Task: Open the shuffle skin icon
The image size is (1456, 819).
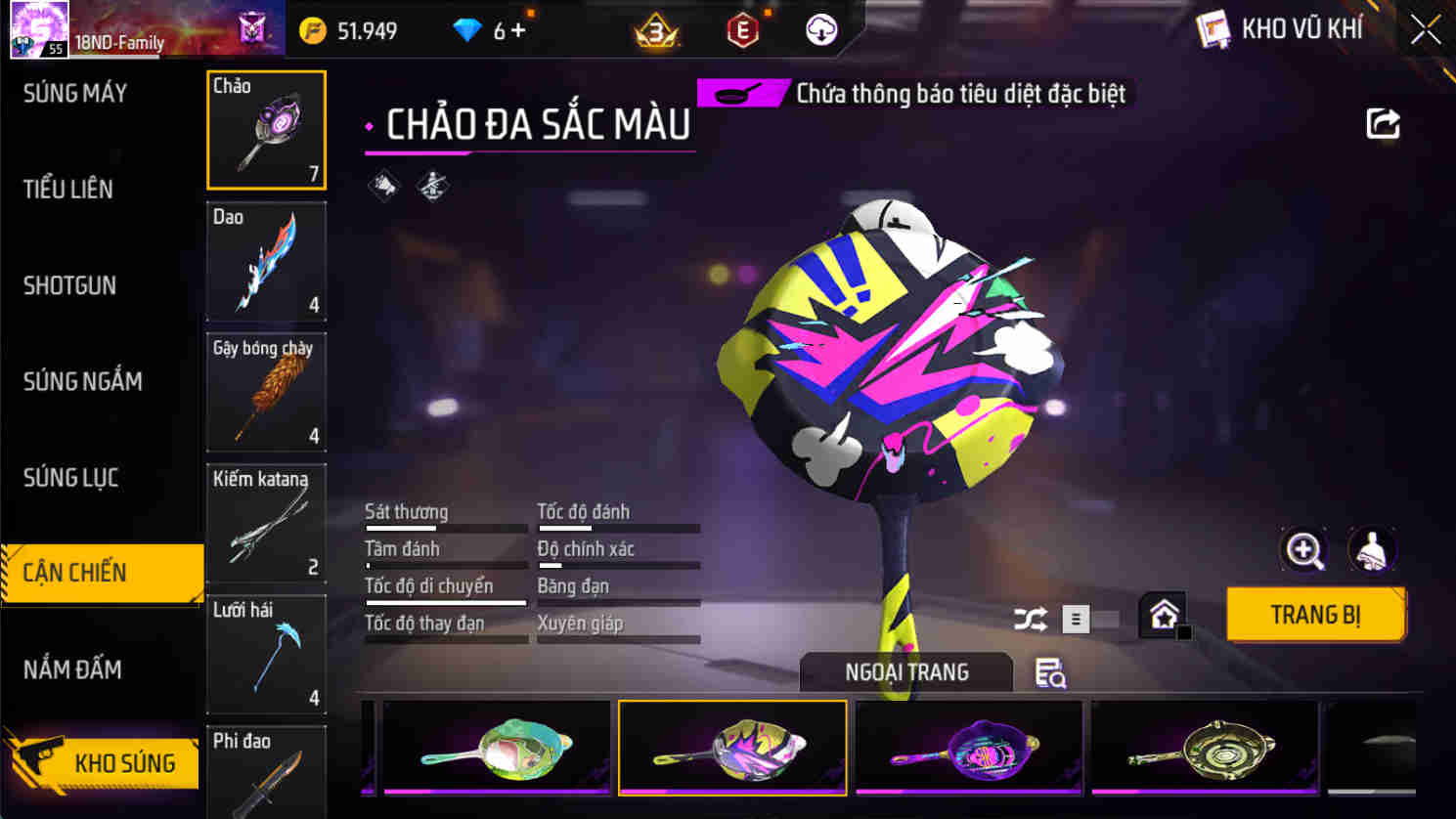Action: (1030, 618)
